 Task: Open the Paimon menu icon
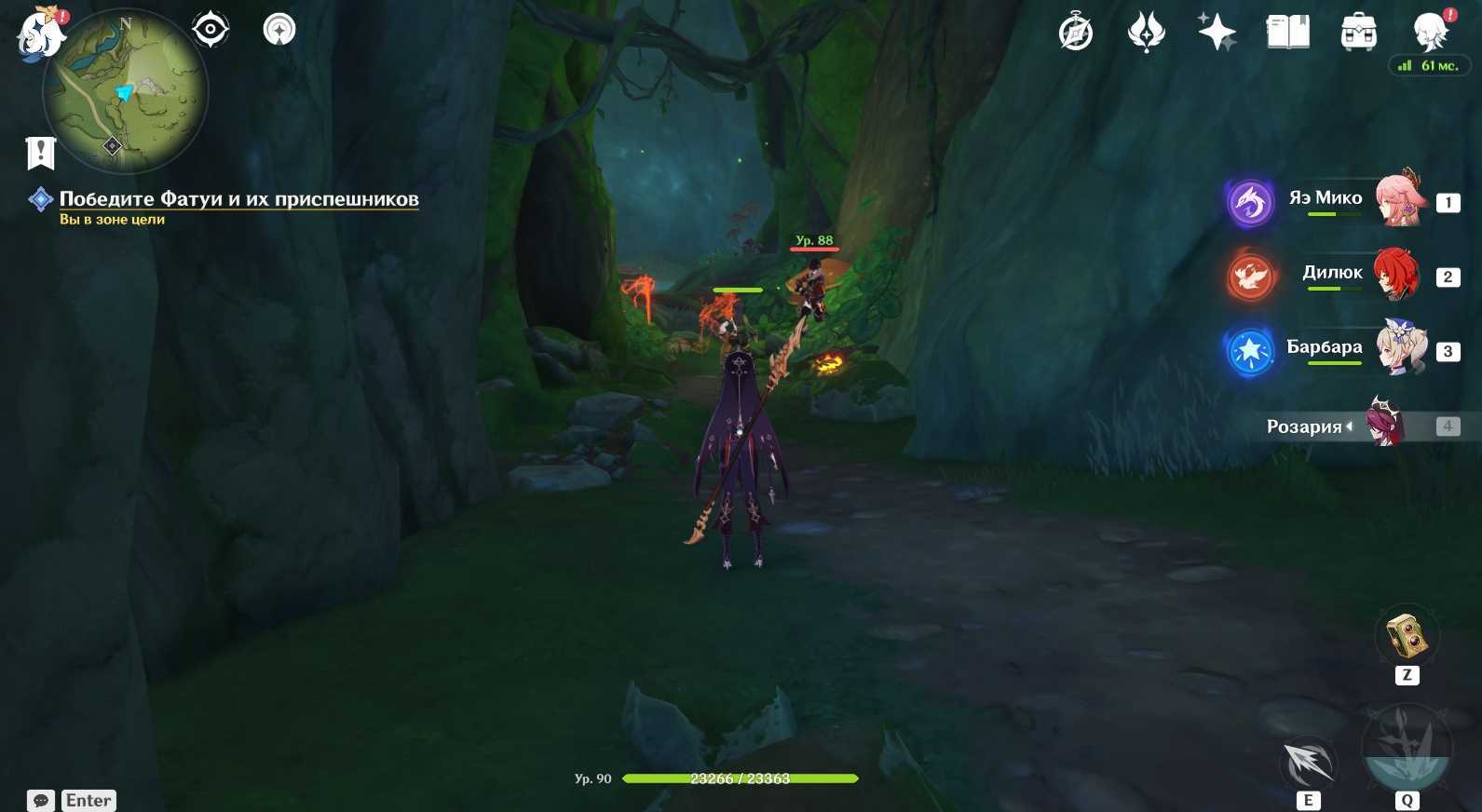tap(40, 34)
